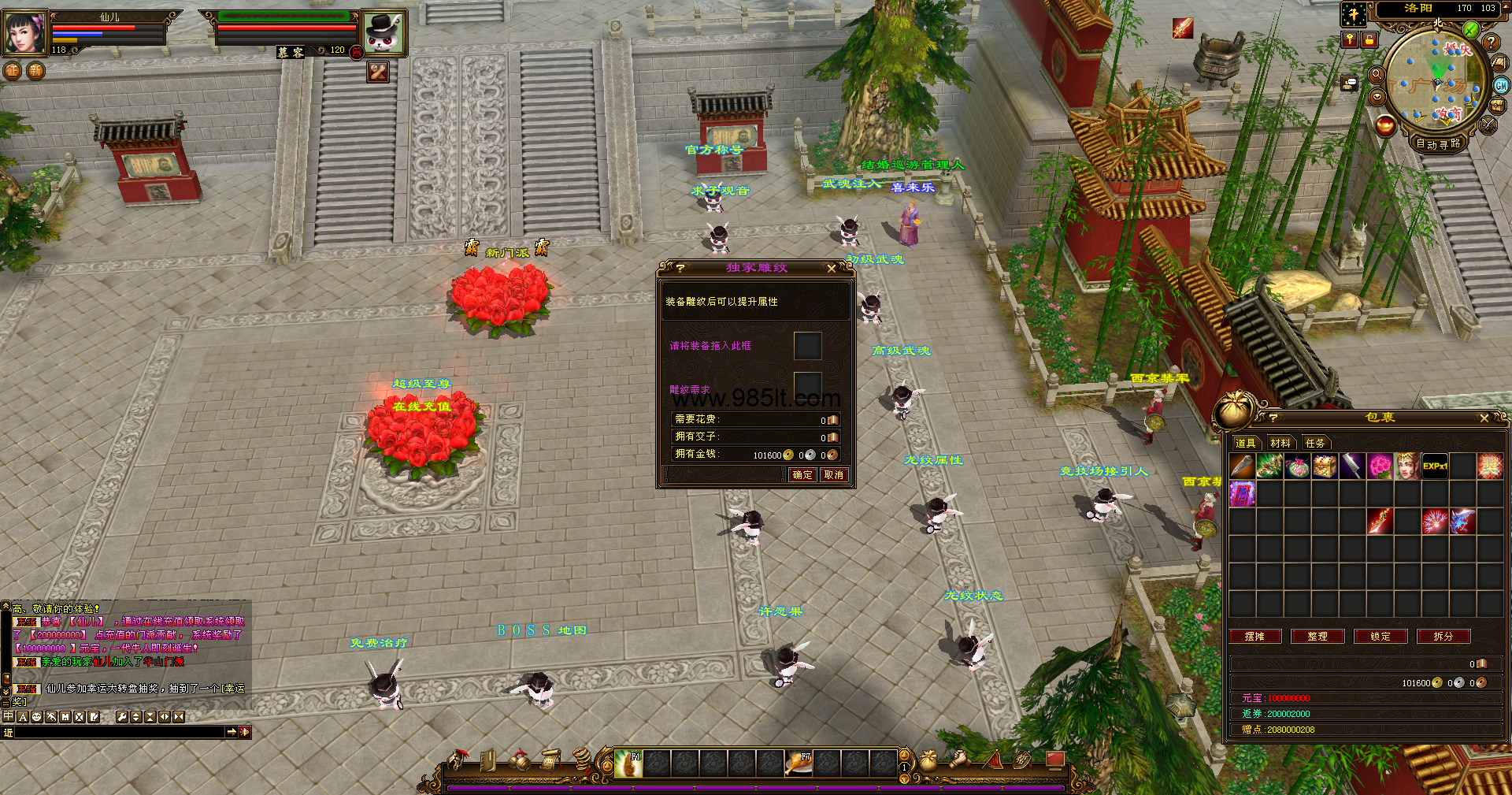Viewport: 1512px width, 795px height.
Task: Pick the pink flower bouquet item
Action: (1380, 466)
